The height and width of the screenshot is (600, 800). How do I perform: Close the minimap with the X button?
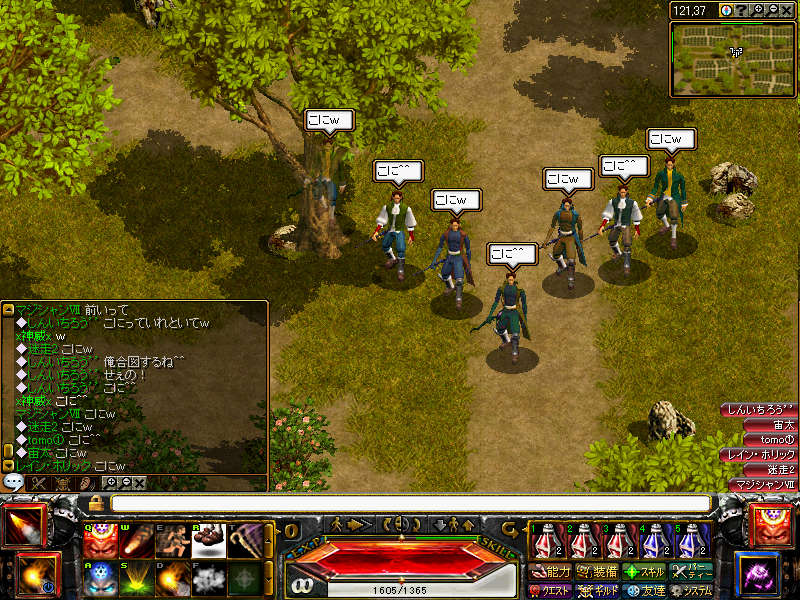[x=788, y=10]
